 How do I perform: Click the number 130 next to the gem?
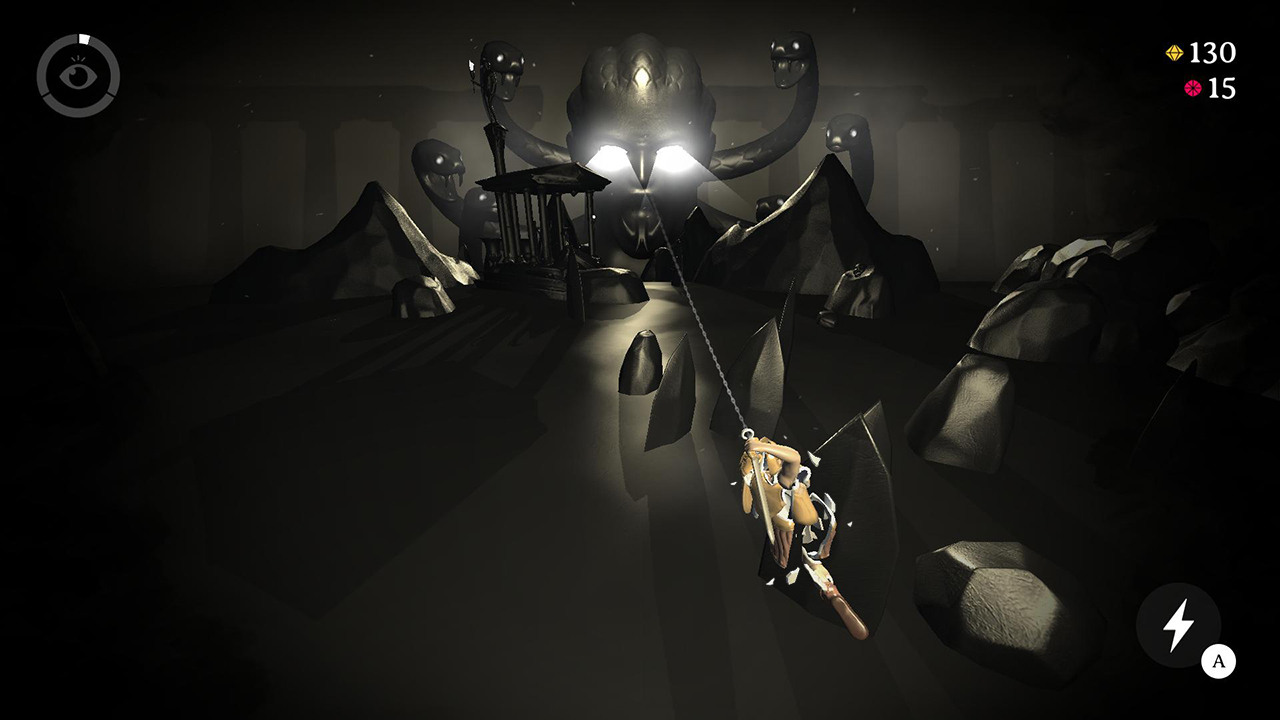[1212, 51]
